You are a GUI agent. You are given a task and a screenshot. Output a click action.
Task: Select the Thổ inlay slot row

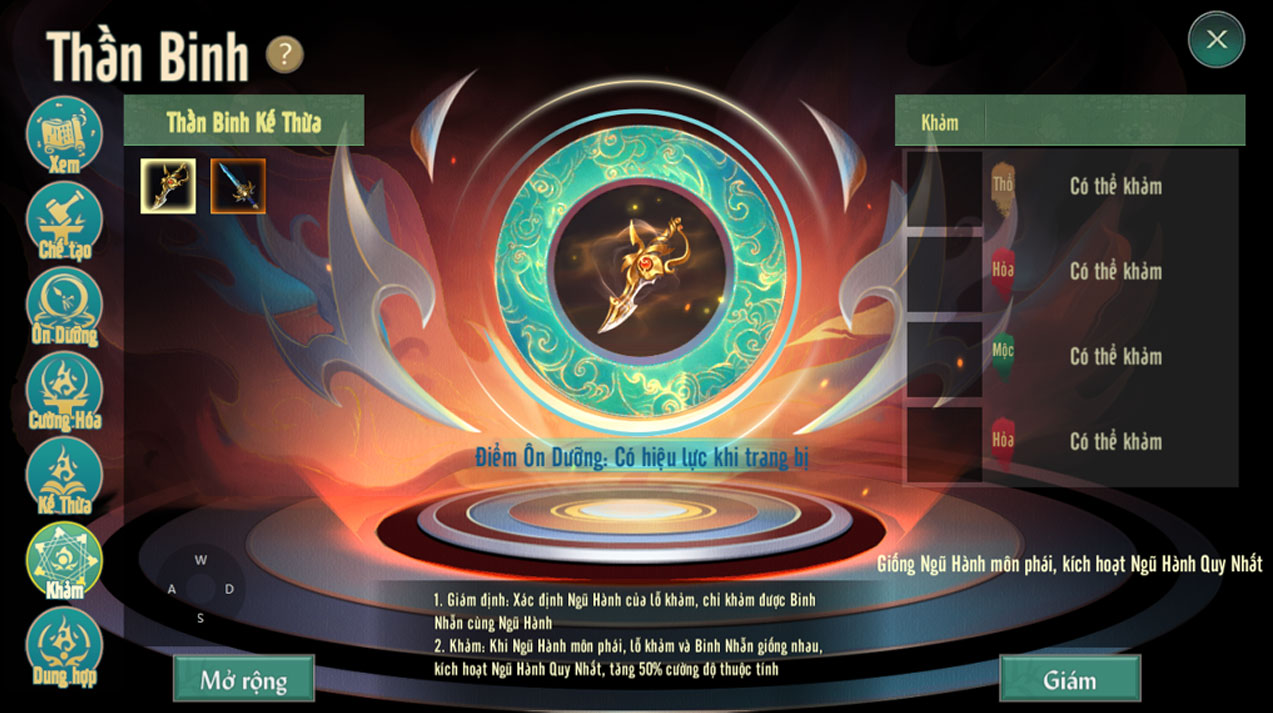(x=1071, y=187)
